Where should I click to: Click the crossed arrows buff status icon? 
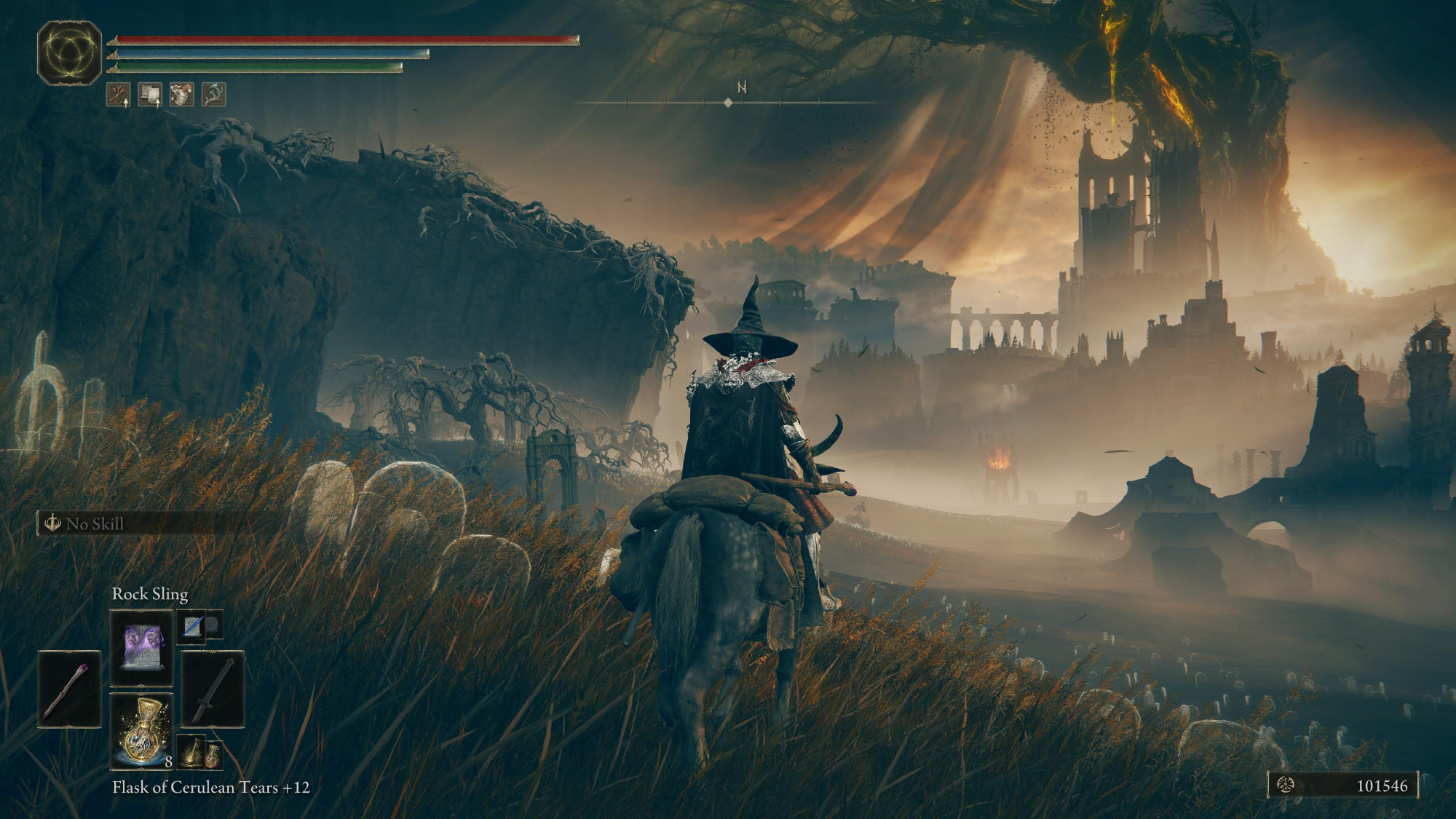119,94
